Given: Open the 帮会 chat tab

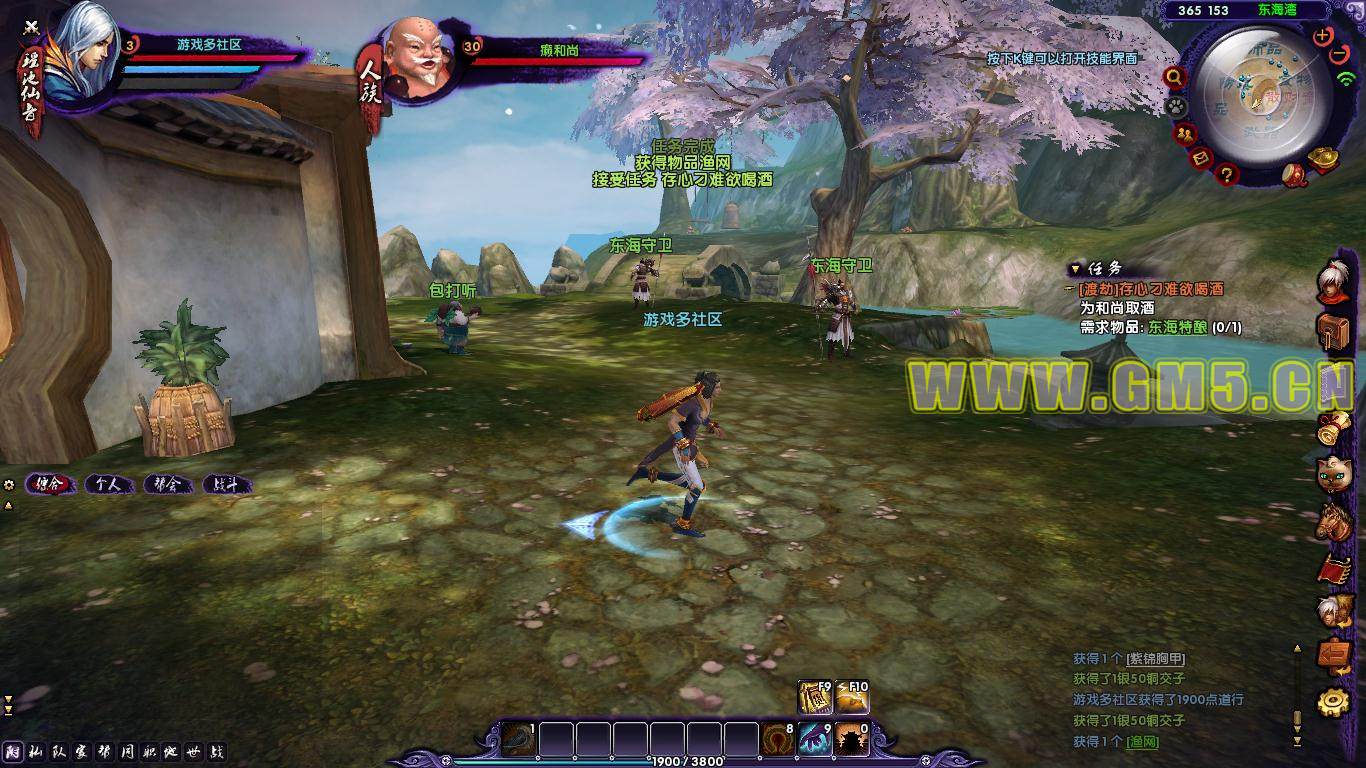Looking at the screenshot, I should point(167,484).
